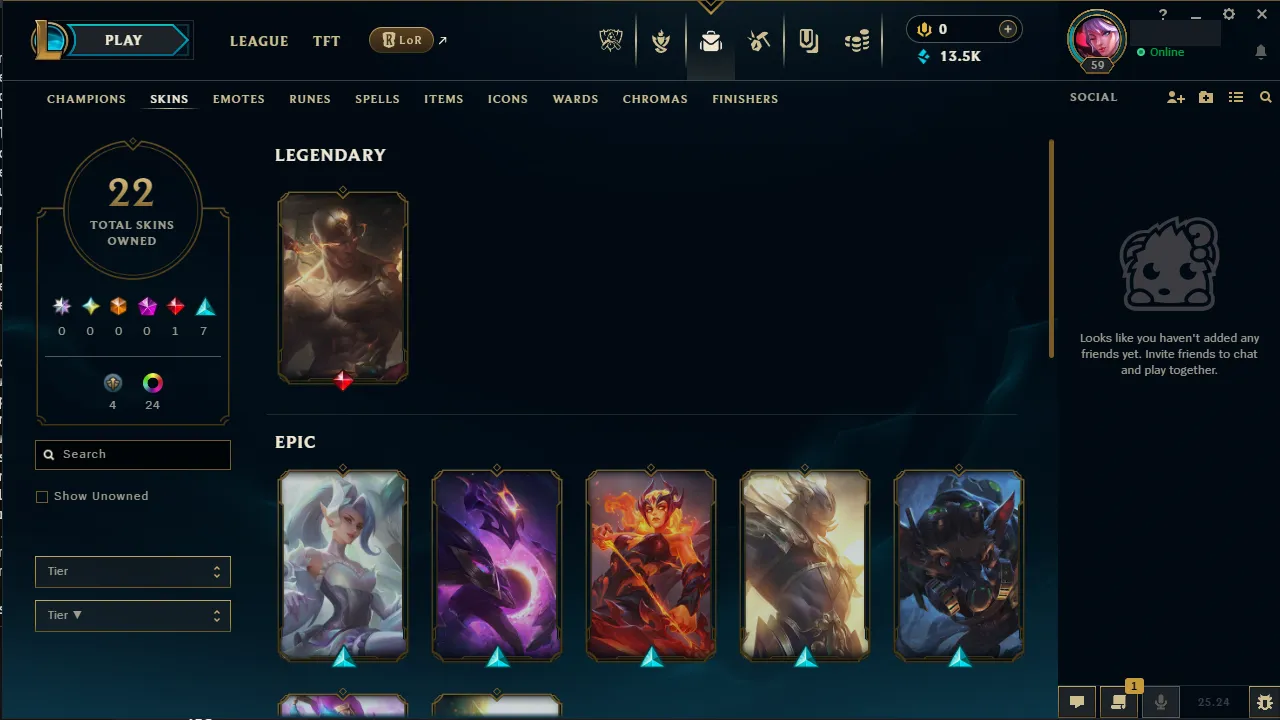
Task: Open the first Tier filter dropdown
Action: (132, 571)
